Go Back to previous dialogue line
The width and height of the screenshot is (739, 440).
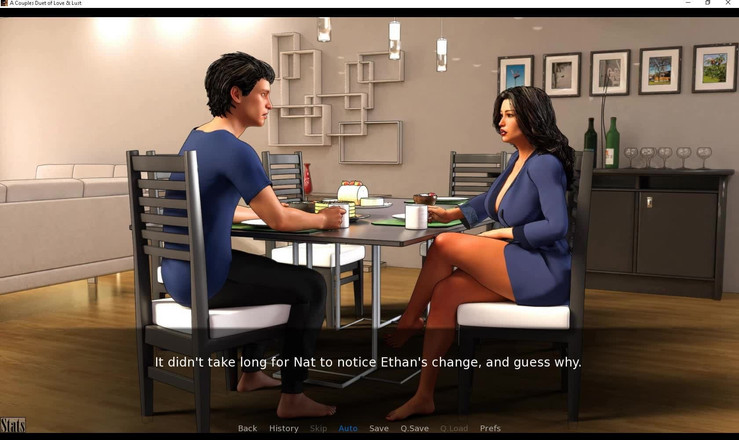[x=247, y=428]
